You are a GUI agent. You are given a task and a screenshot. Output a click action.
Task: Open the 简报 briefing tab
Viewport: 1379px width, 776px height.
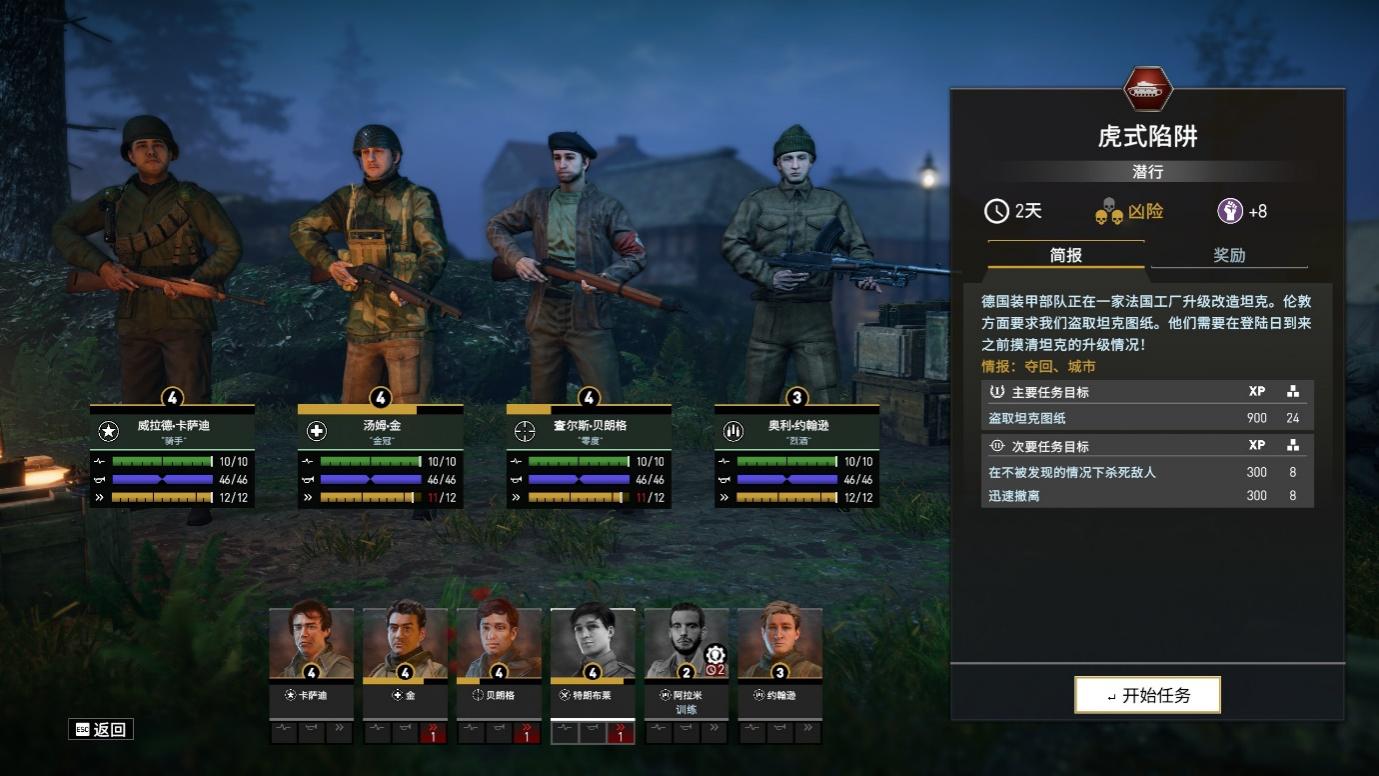[1066, 255]
